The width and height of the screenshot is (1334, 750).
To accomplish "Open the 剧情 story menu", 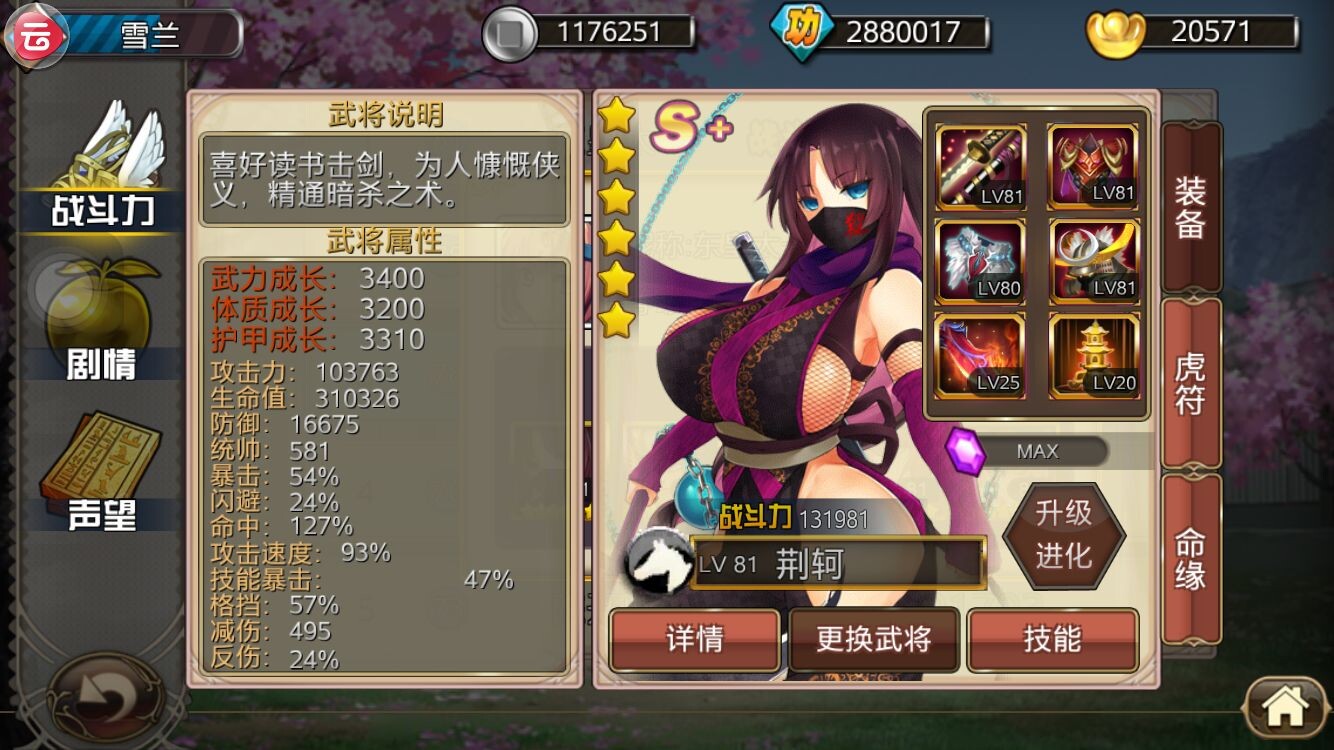I will pos(100,320).
